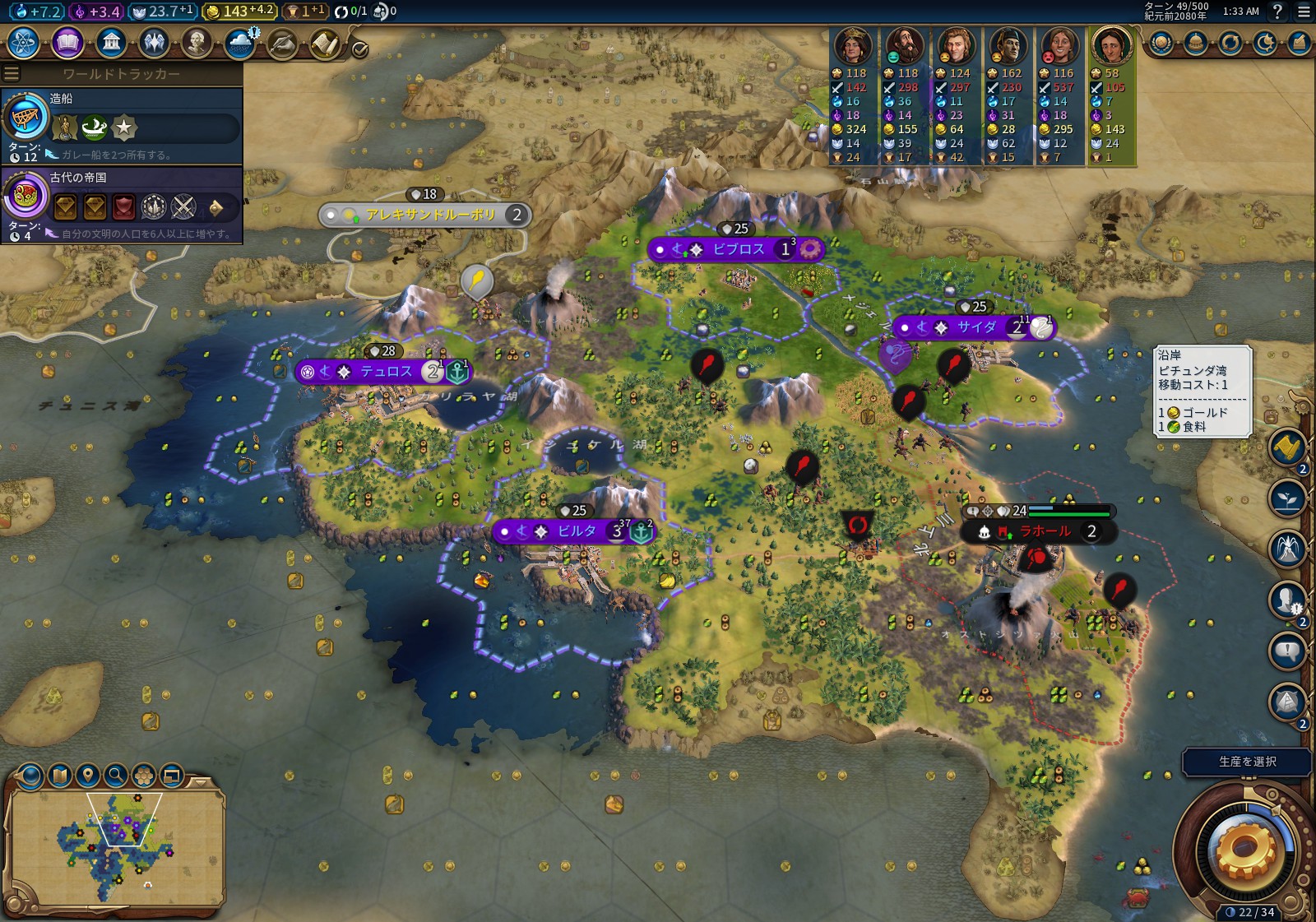Screen dimensions: 1316x922
Task: Open the minimap magnifying glass search
Action: 116,775
